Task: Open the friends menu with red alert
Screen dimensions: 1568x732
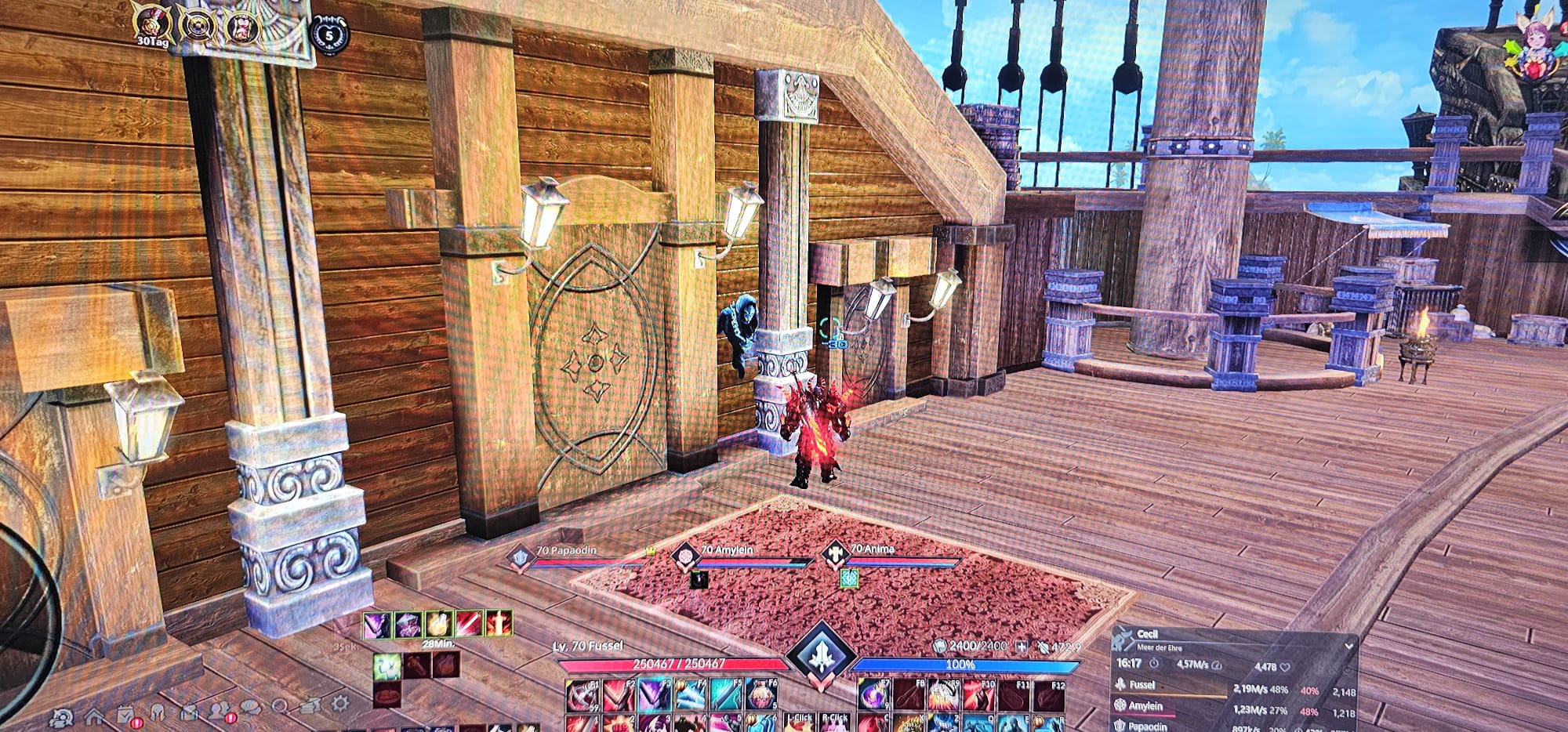Action: (x=219, y=711)
